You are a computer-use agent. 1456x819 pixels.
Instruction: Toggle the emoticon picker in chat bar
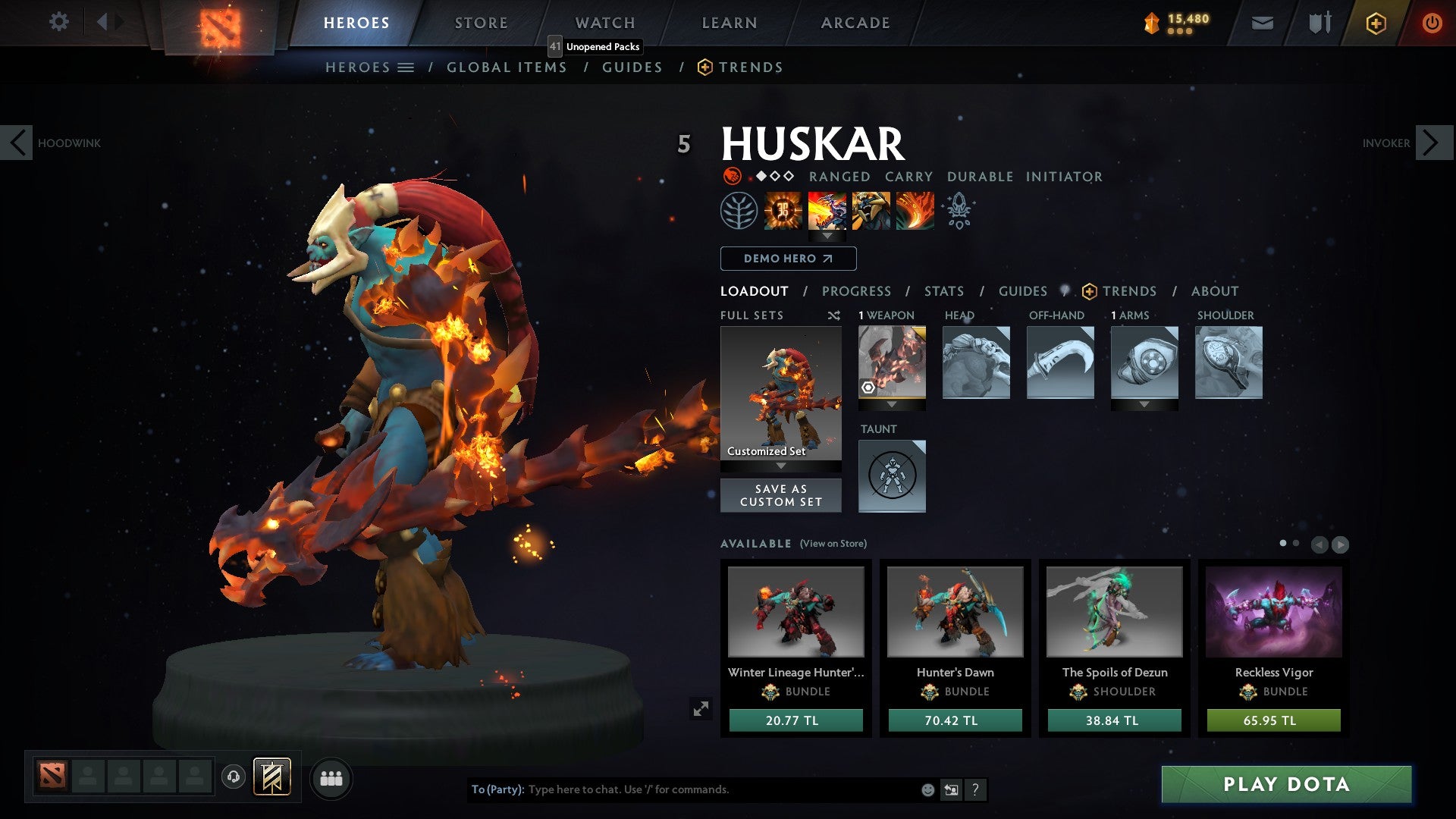pos(927,789)
